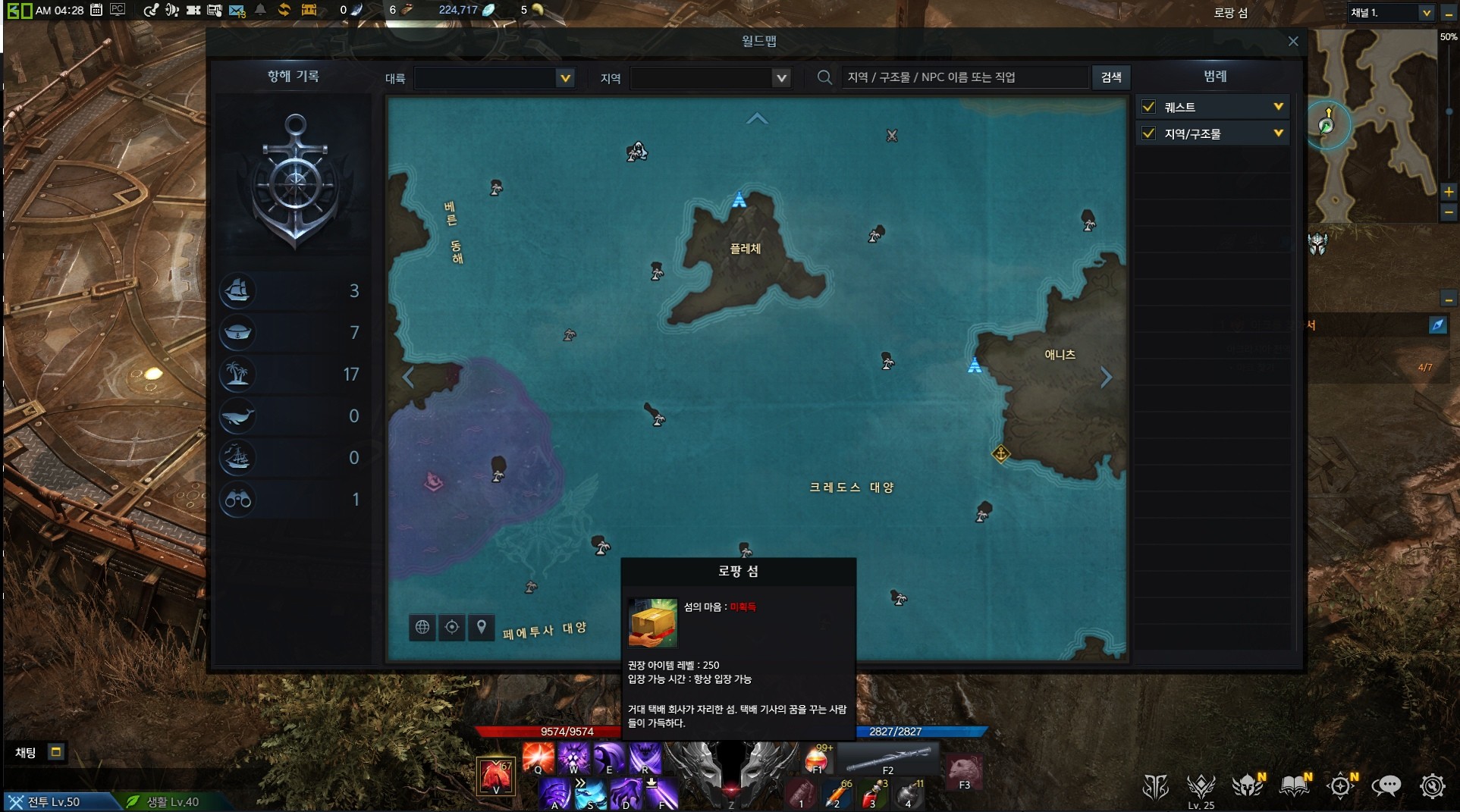
Task: Pan the map right with arrow
Action: 1106,377
